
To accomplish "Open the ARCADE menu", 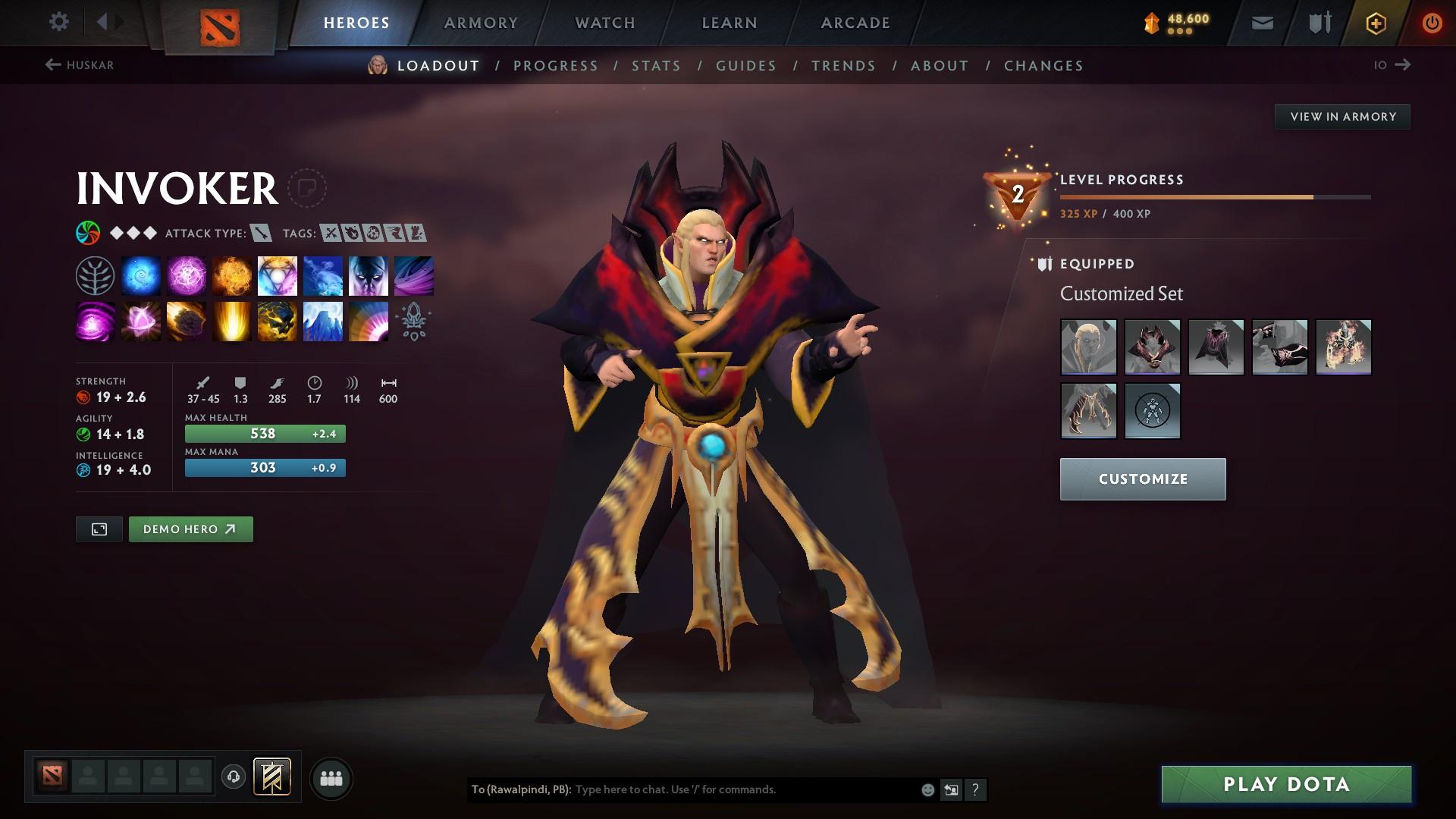I will click(855, 22).
